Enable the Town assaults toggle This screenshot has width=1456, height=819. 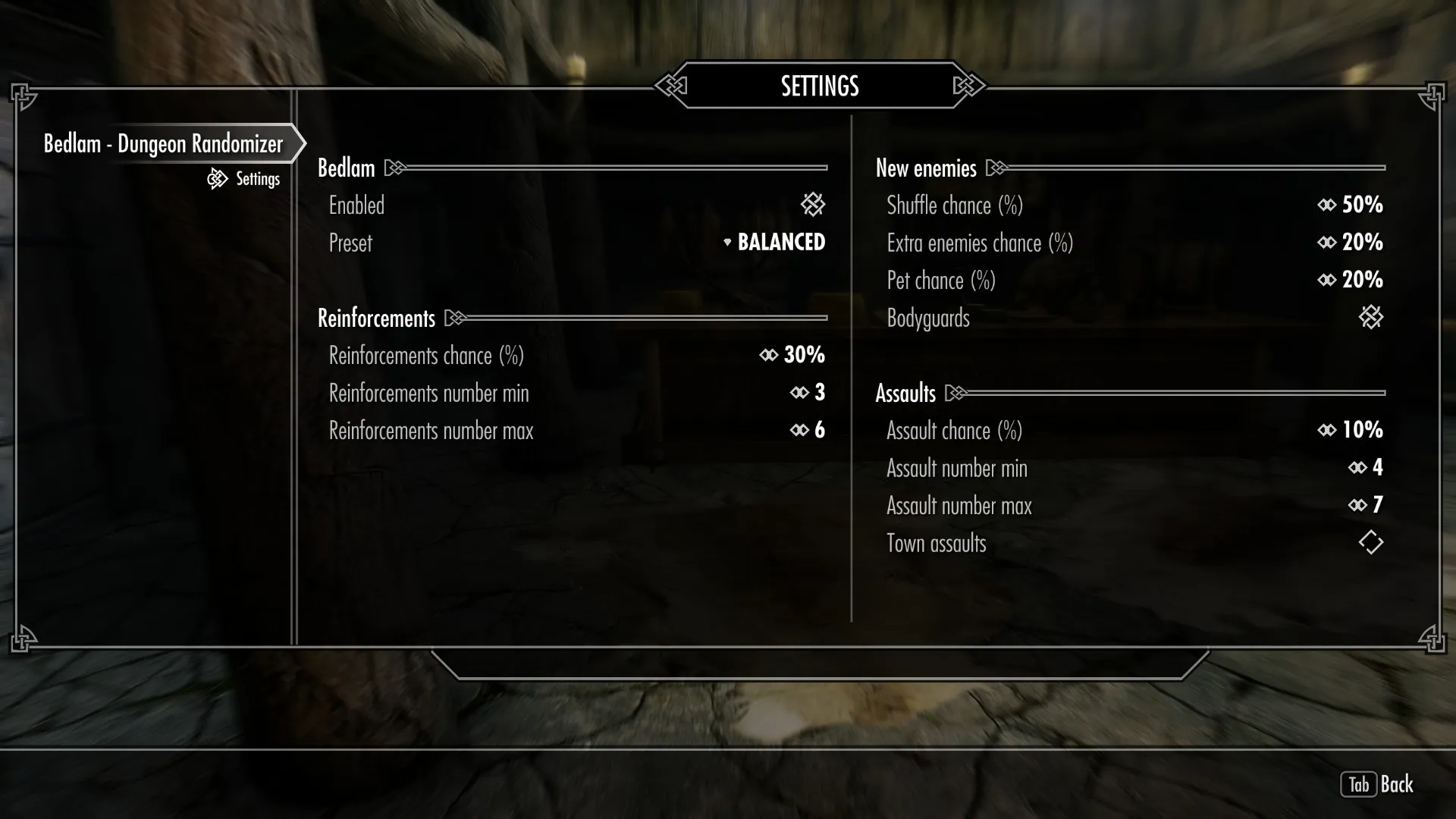pos(1370,543)
